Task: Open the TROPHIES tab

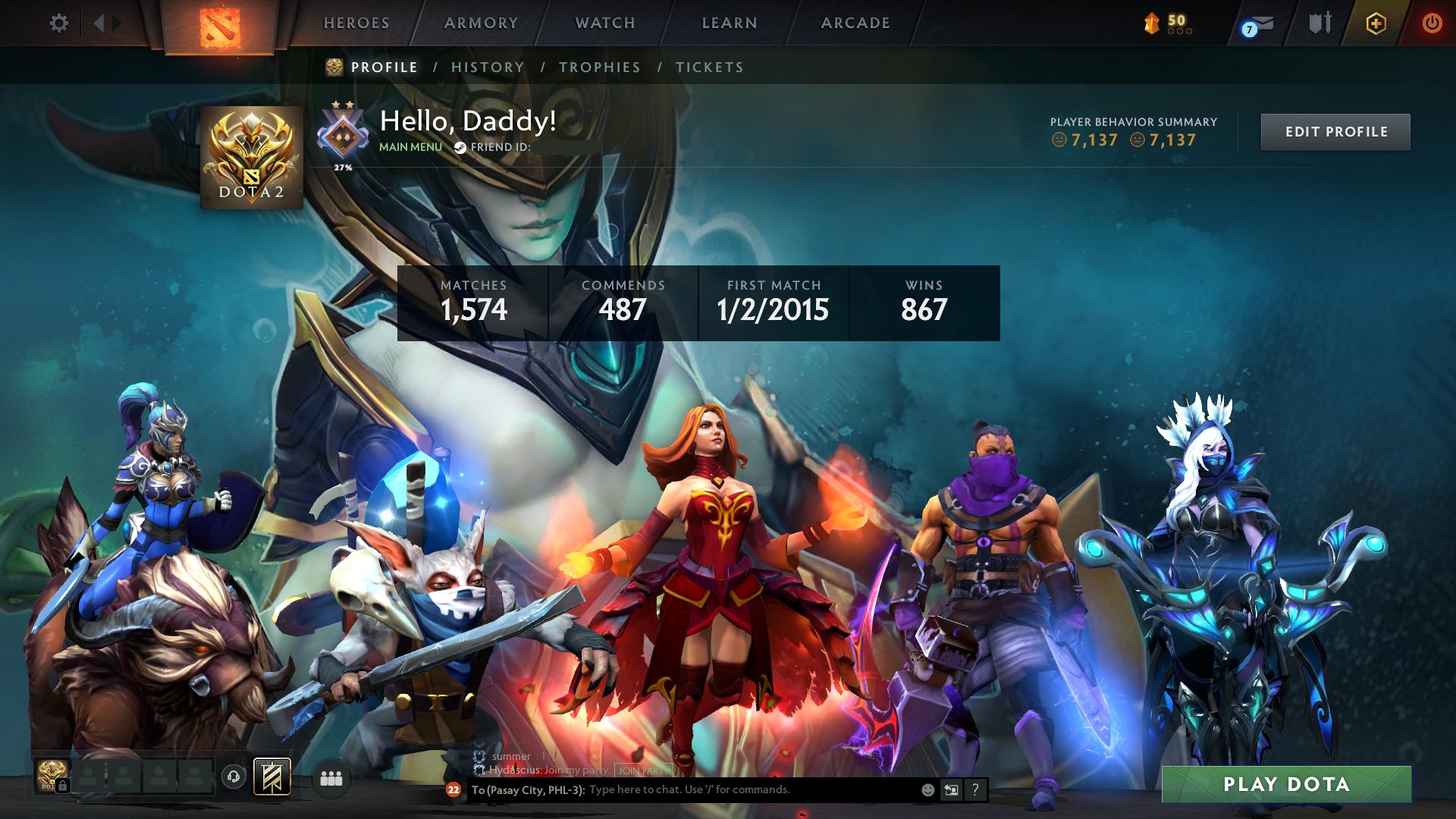Action: coord(600,67)
